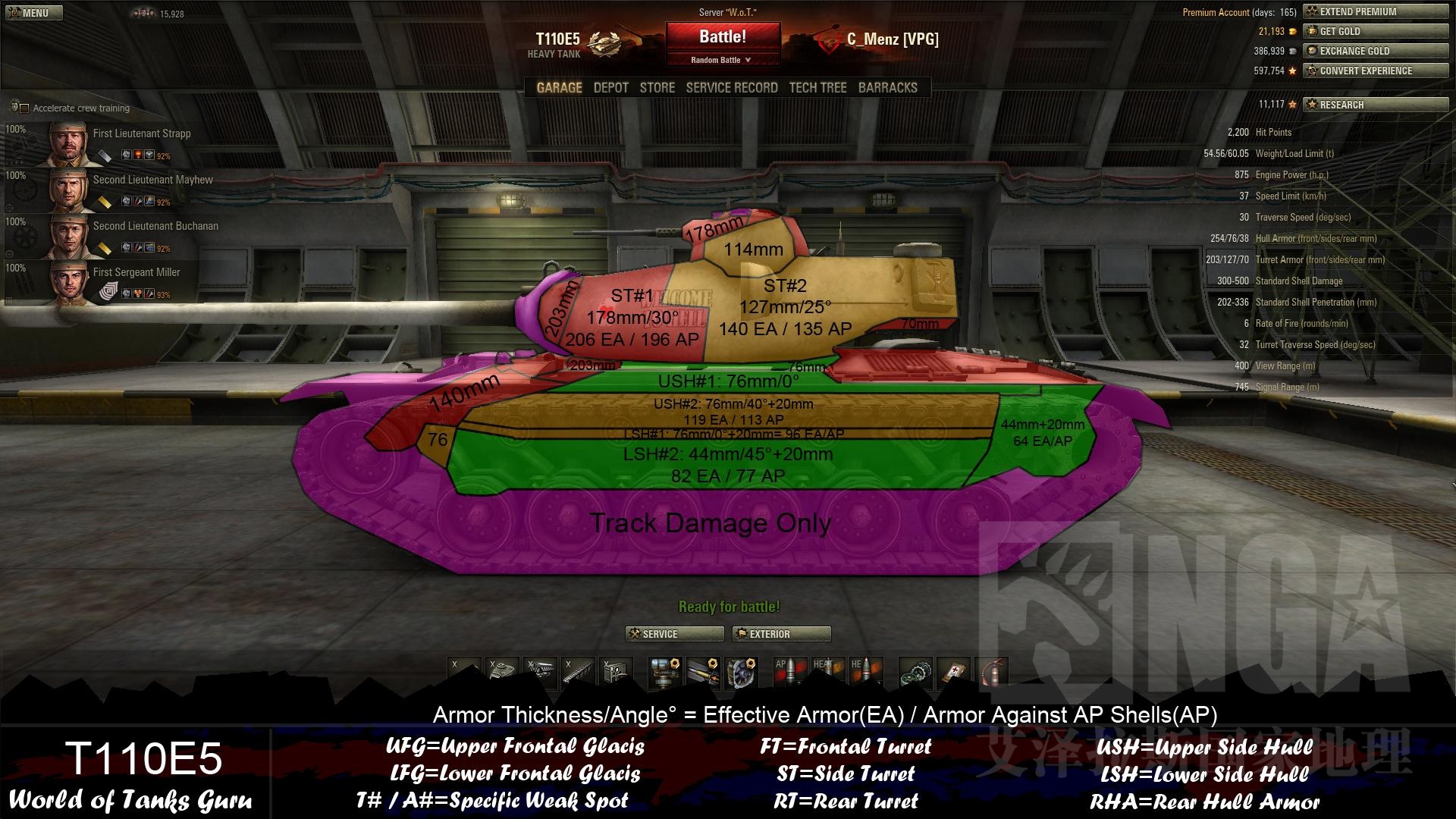
Task: Open the Random Battle mode dropdown
Action: (x=721, y=60)
